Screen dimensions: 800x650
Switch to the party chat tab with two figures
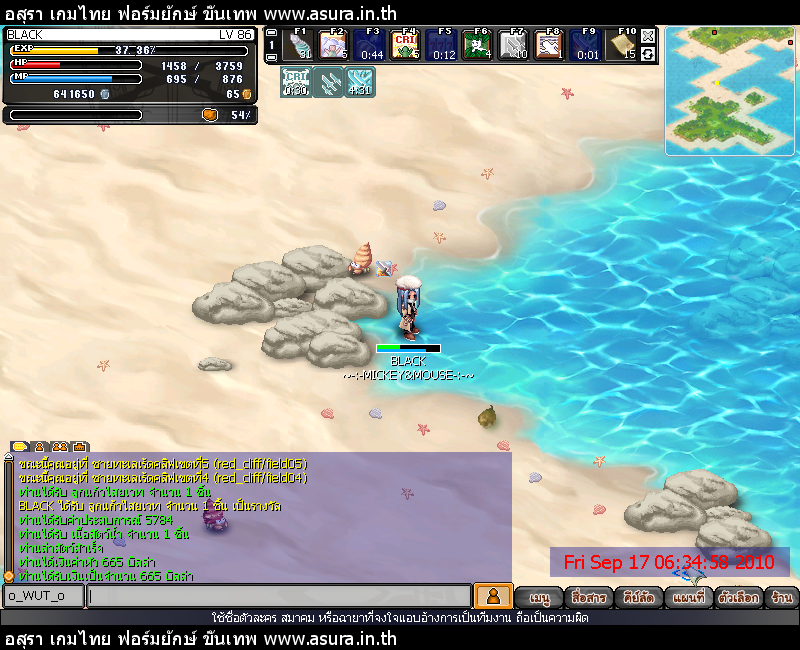pyautogui.click(x=60, y=446)
